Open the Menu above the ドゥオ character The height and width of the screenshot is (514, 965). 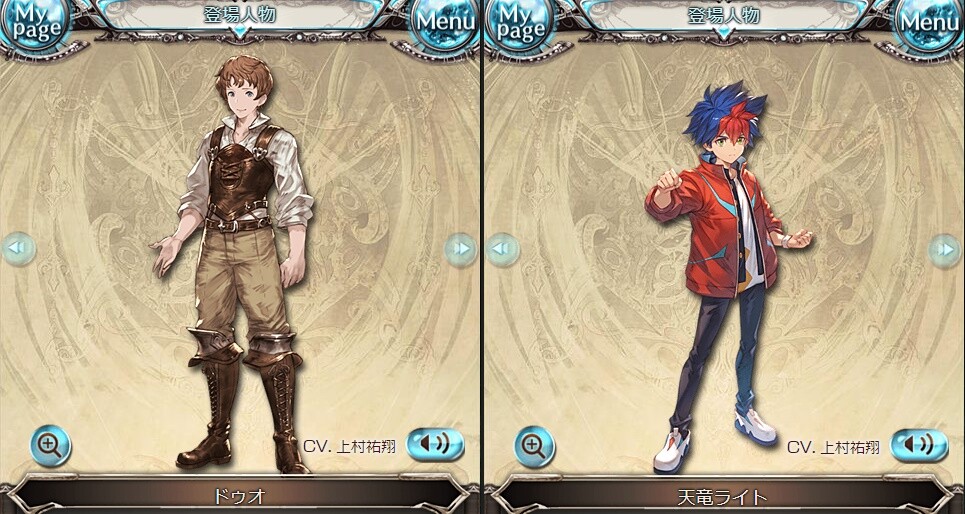(445, 23)
